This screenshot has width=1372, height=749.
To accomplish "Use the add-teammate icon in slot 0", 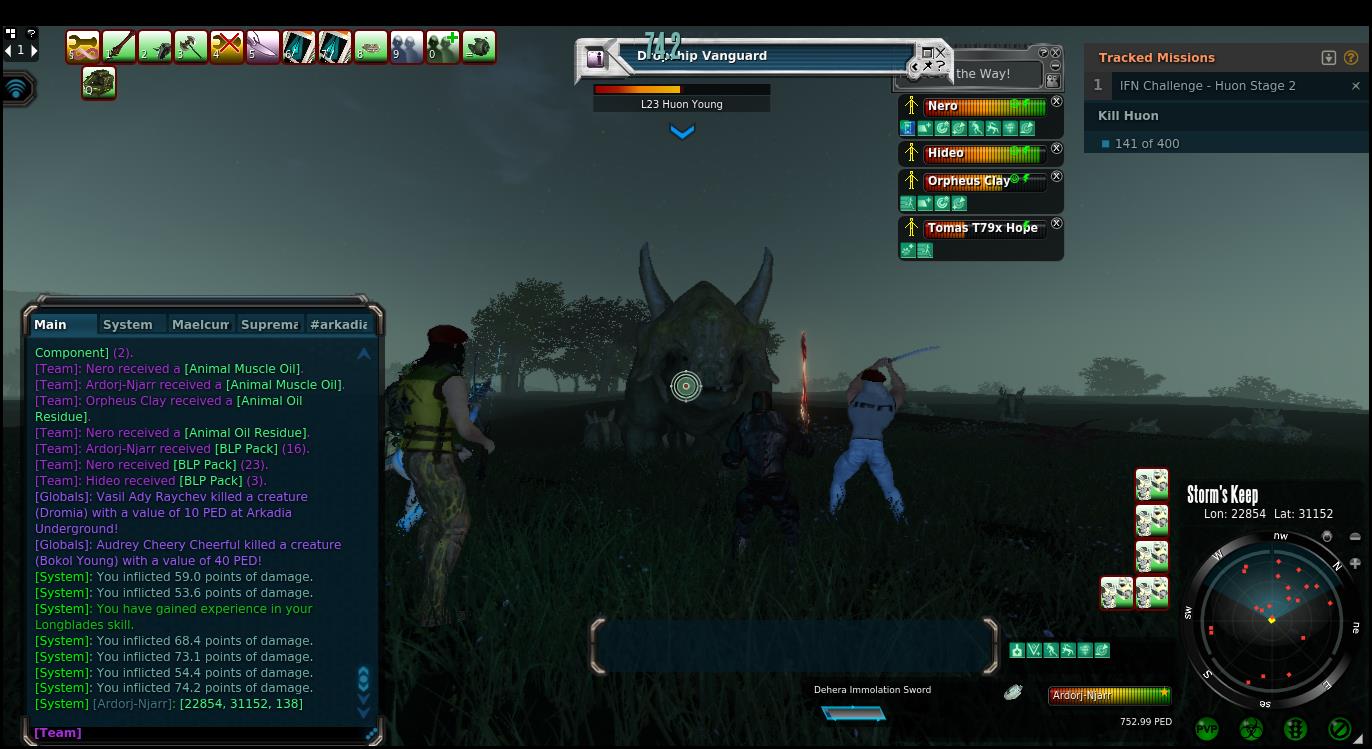I will pyautogui.click(x=443, y=46).
